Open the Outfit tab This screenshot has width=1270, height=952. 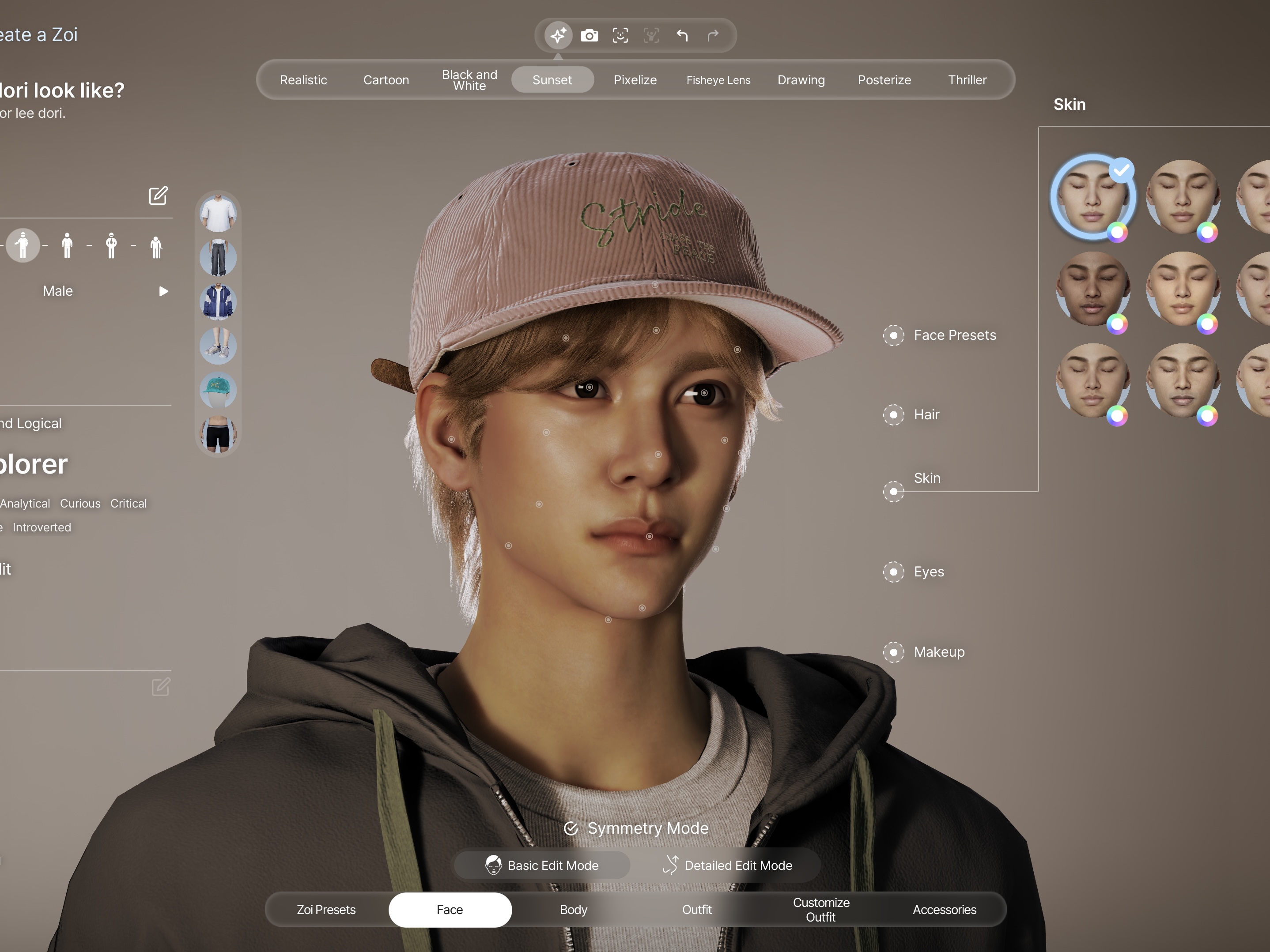[696, 910]
